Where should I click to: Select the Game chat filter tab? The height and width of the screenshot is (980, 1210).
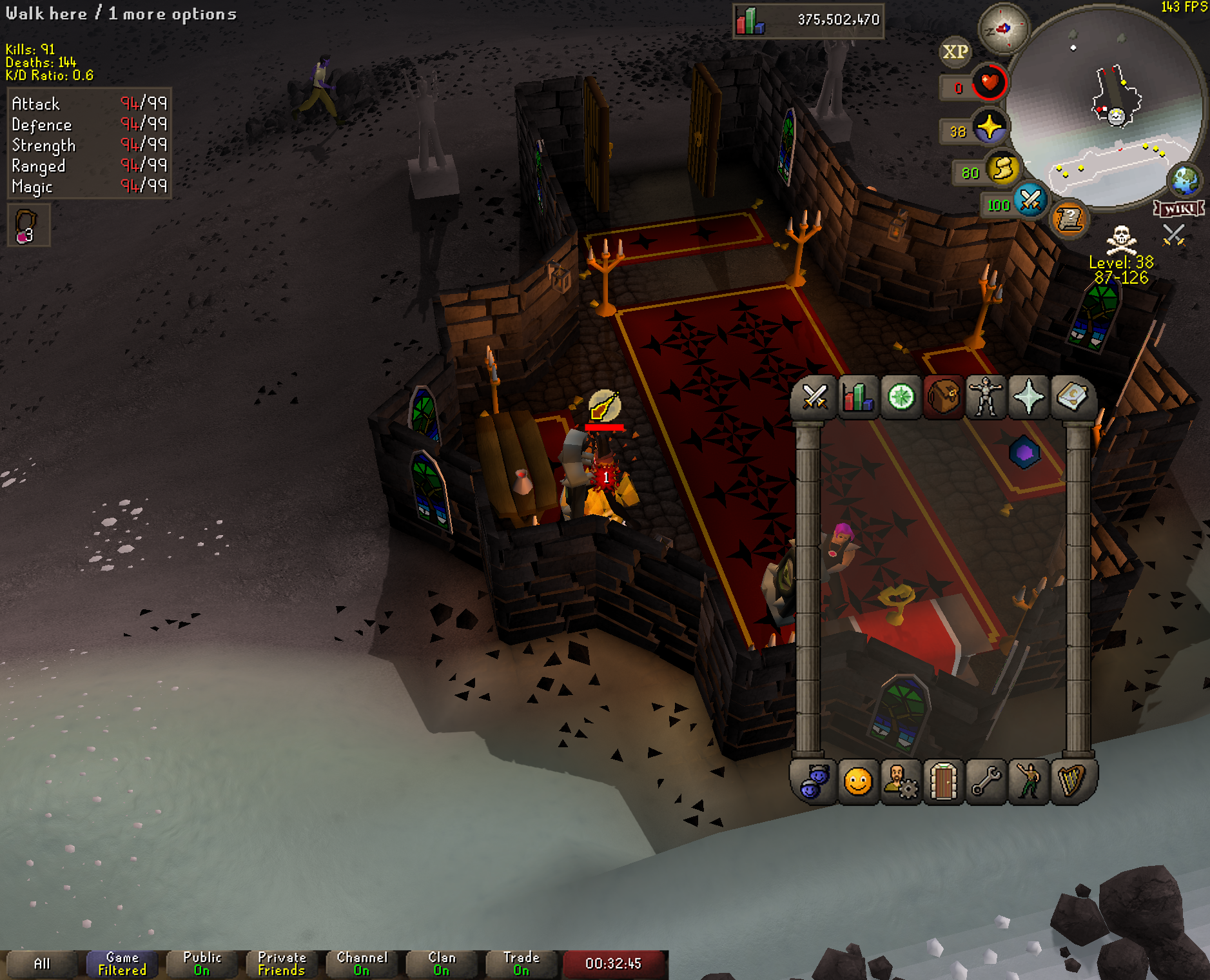(x=122, y=964)
